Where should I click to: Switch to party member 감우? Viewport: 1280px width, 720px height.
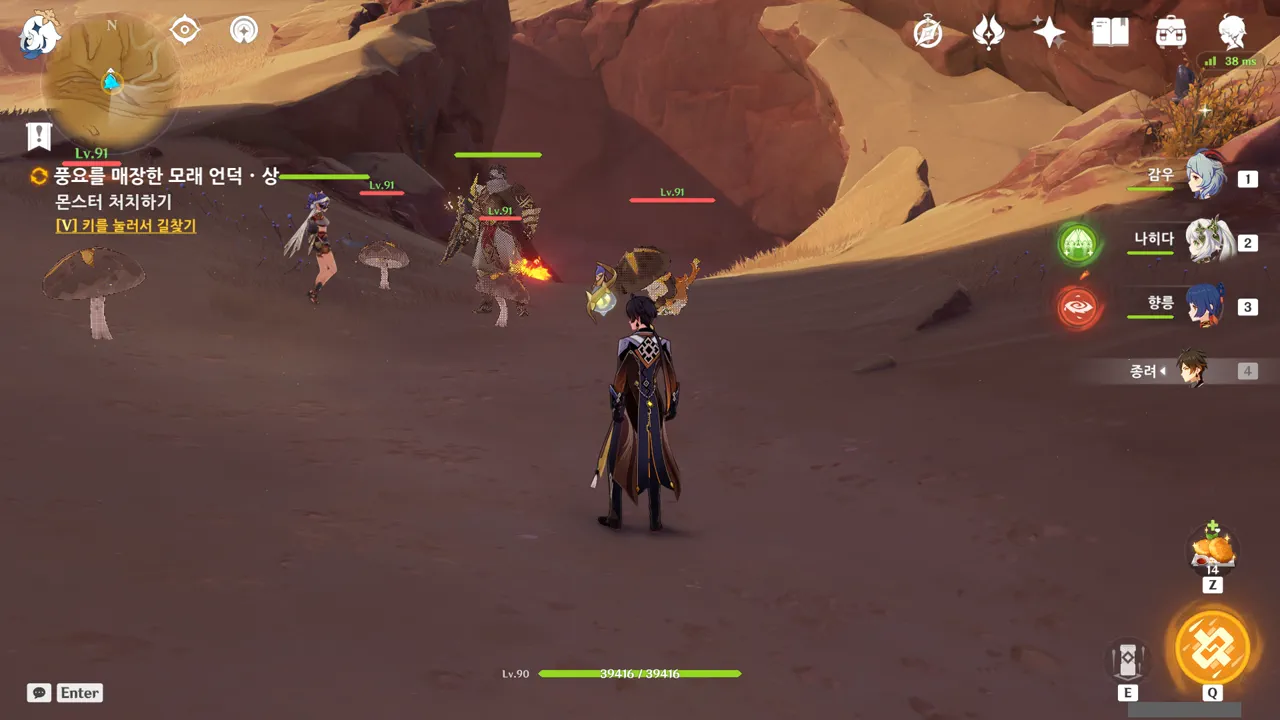(1205, 177)
